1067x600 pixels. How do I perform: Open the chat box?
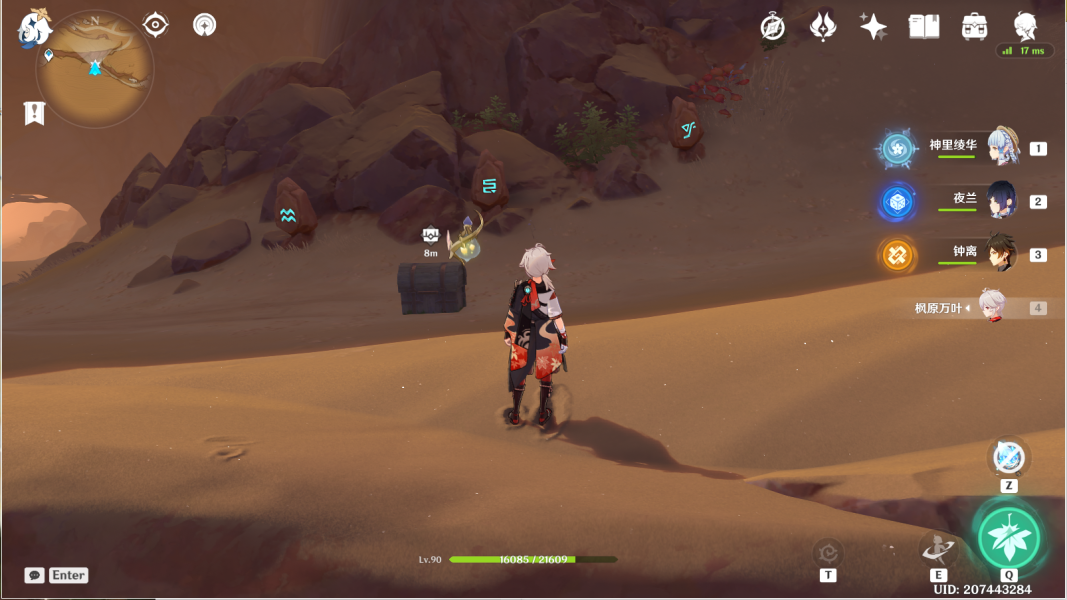(x=35, y=575)
